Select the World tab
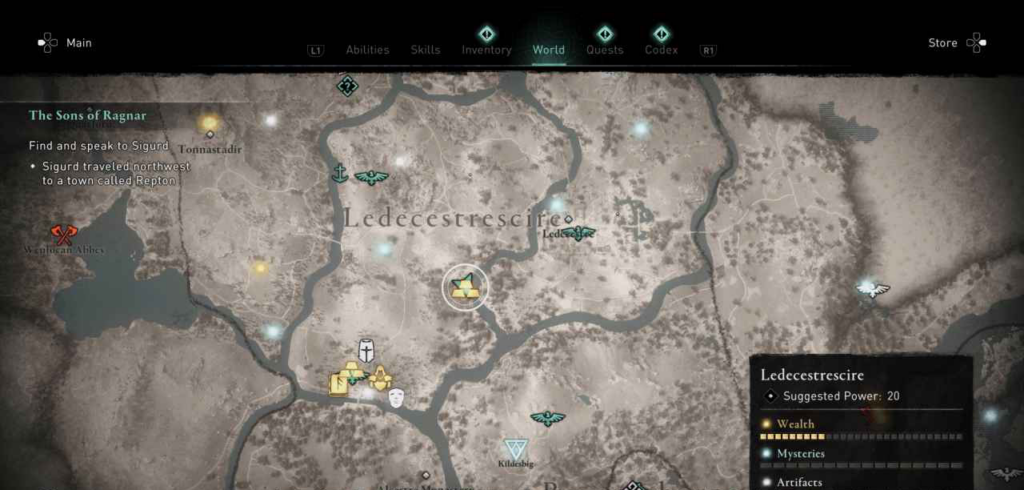Viewport: 1024px width, 490px height. tap(548, 50)
